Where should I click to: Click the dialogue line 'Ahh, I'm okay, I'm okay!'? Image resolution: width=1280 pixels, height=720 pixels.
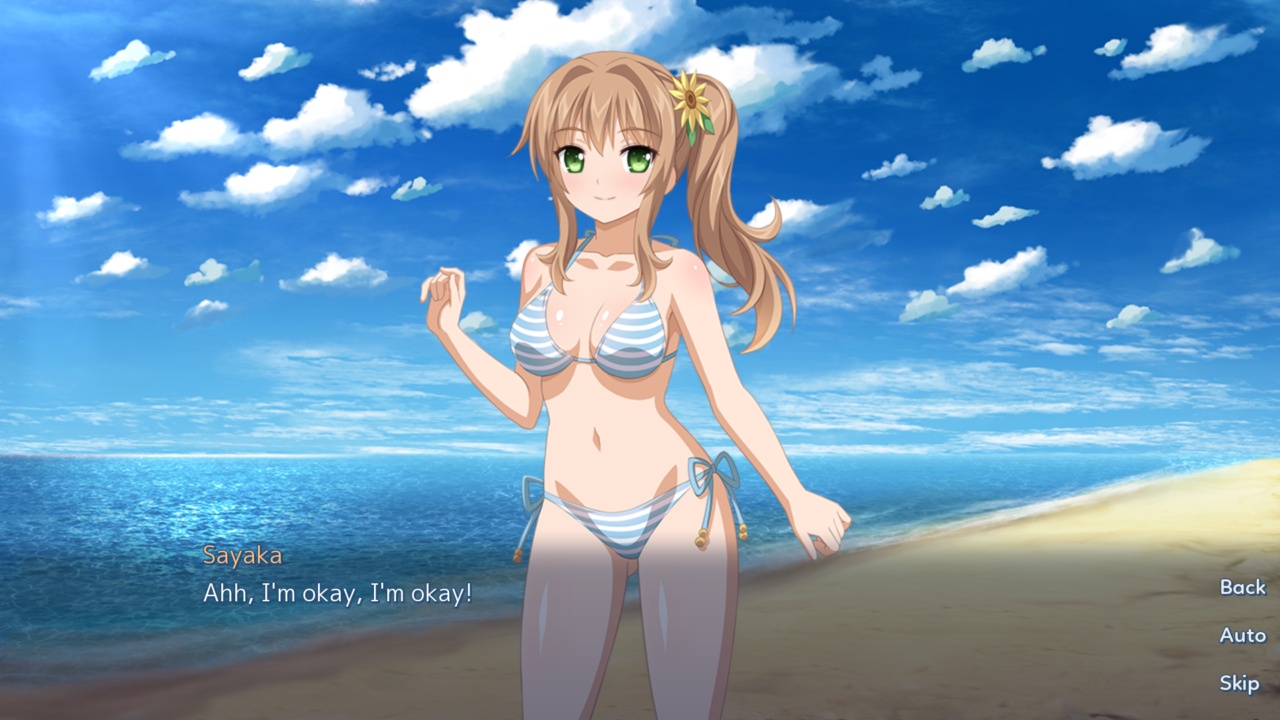click(334, 591)
